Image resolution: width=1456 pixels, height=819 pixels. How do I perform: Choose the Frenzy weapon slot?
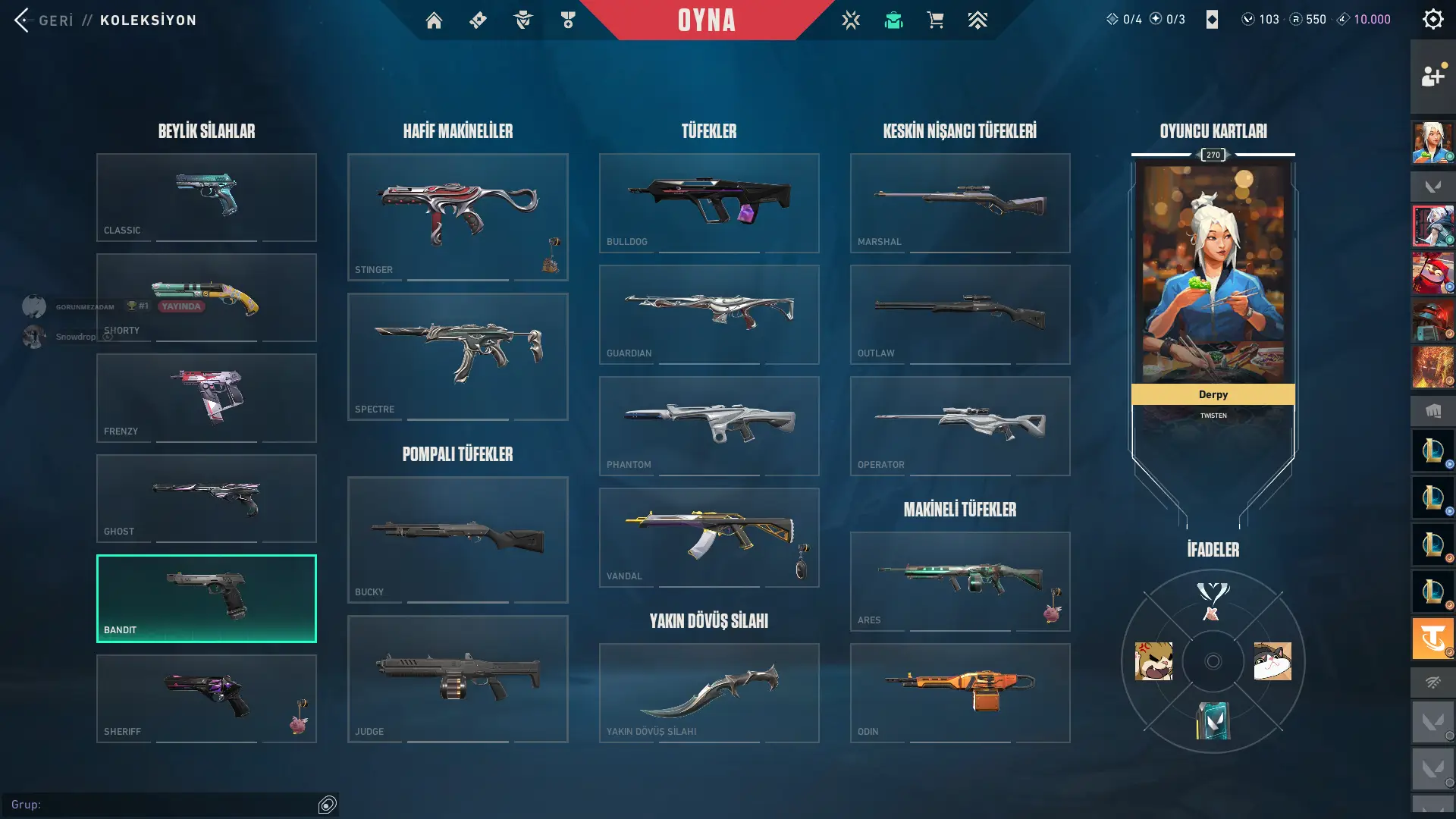[206, 397]
